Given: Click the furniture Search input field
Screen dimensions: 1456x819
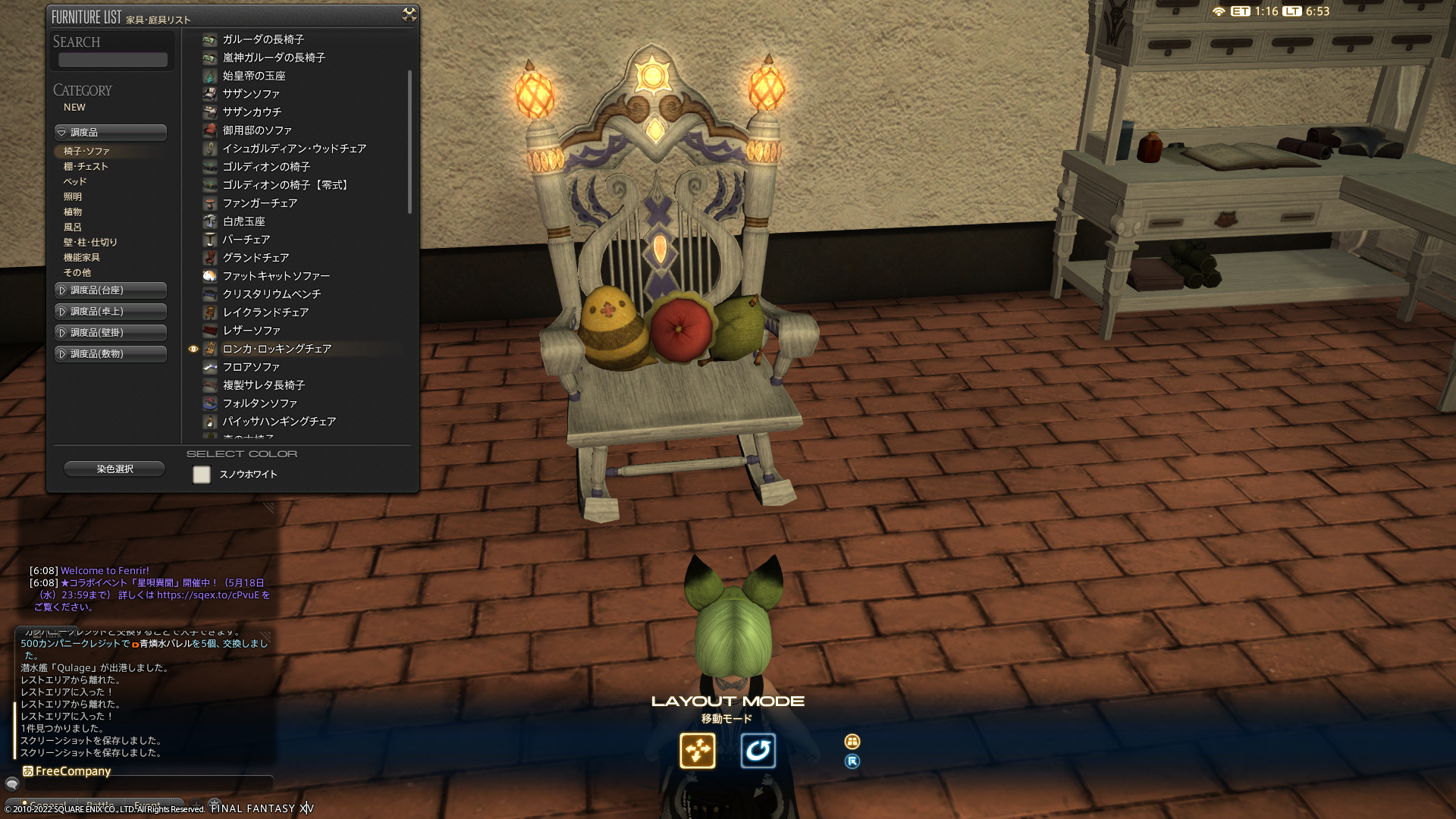Looking at the screenshot, I should pyautogui.click(x=113, y=60).
